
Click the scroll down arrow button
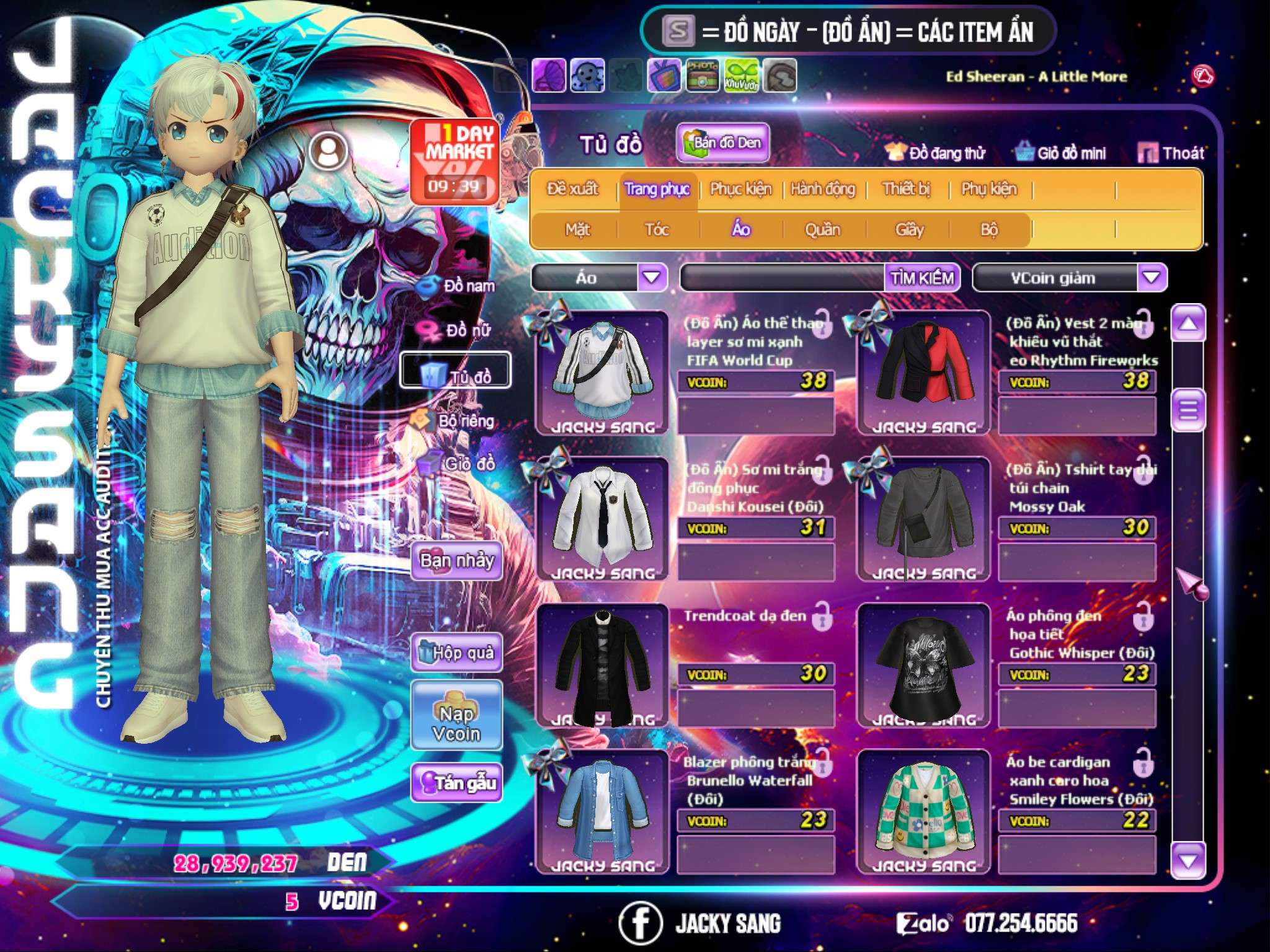[1188, 860]
